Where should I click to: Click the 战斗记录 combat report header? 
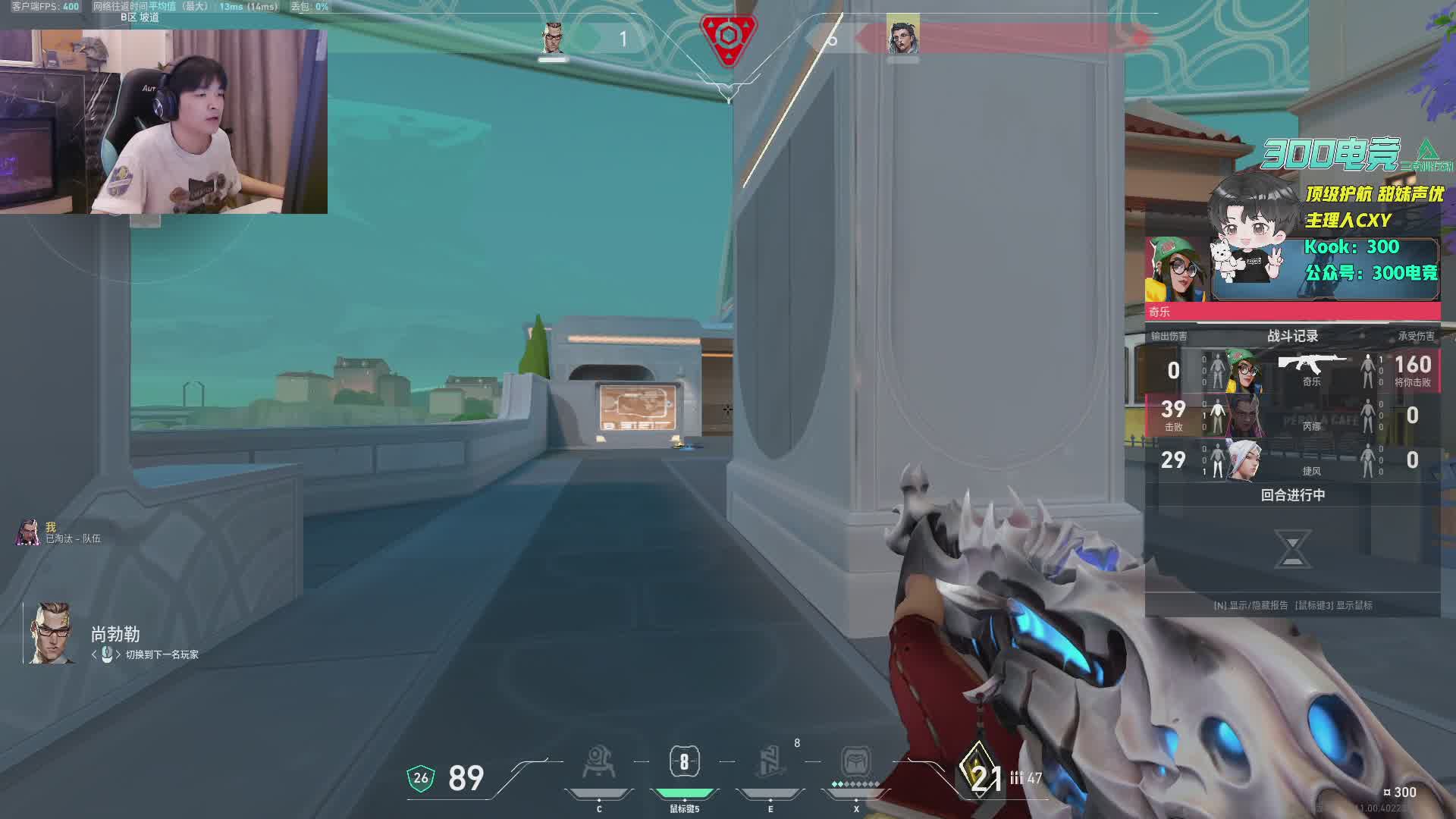(x=1292, y=336)
